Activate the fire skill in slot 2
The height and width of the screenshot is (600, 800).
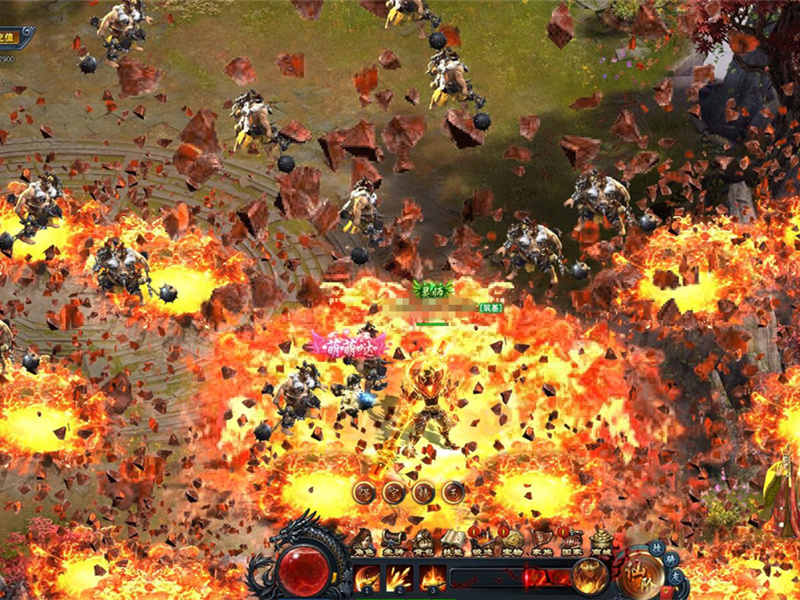(400, 578)
